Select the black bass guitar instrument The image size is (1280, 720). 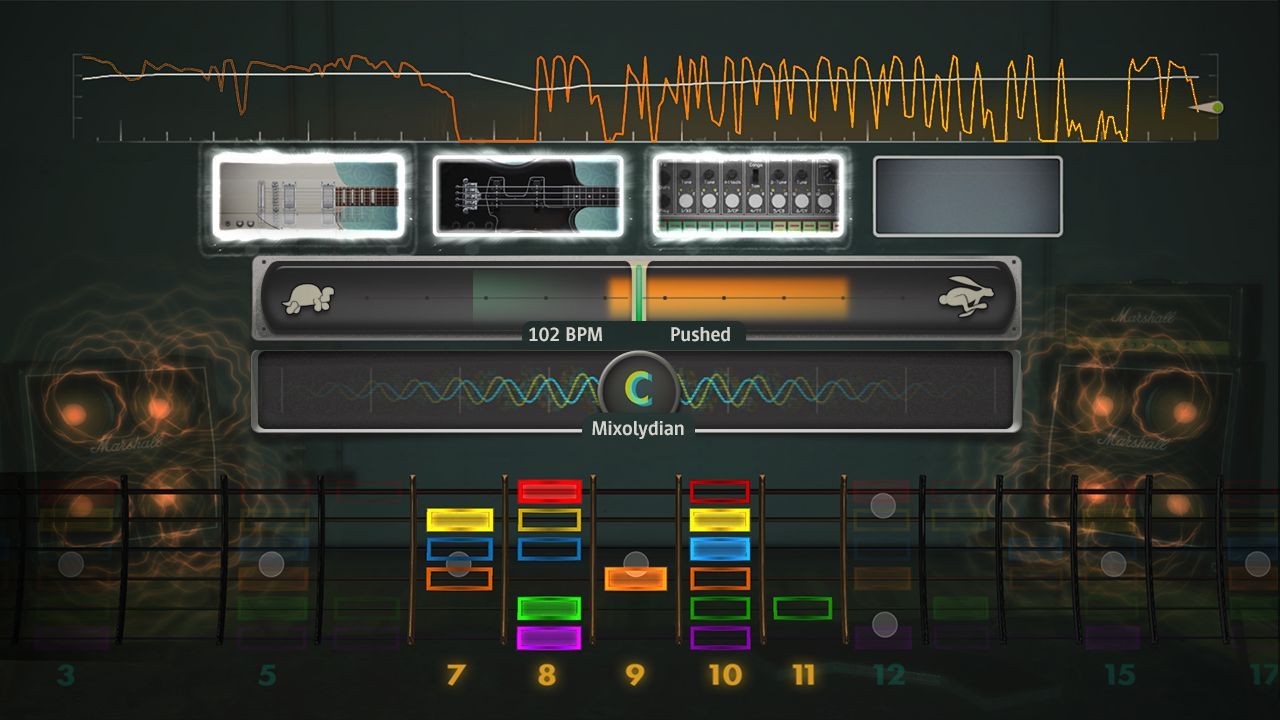527,195
